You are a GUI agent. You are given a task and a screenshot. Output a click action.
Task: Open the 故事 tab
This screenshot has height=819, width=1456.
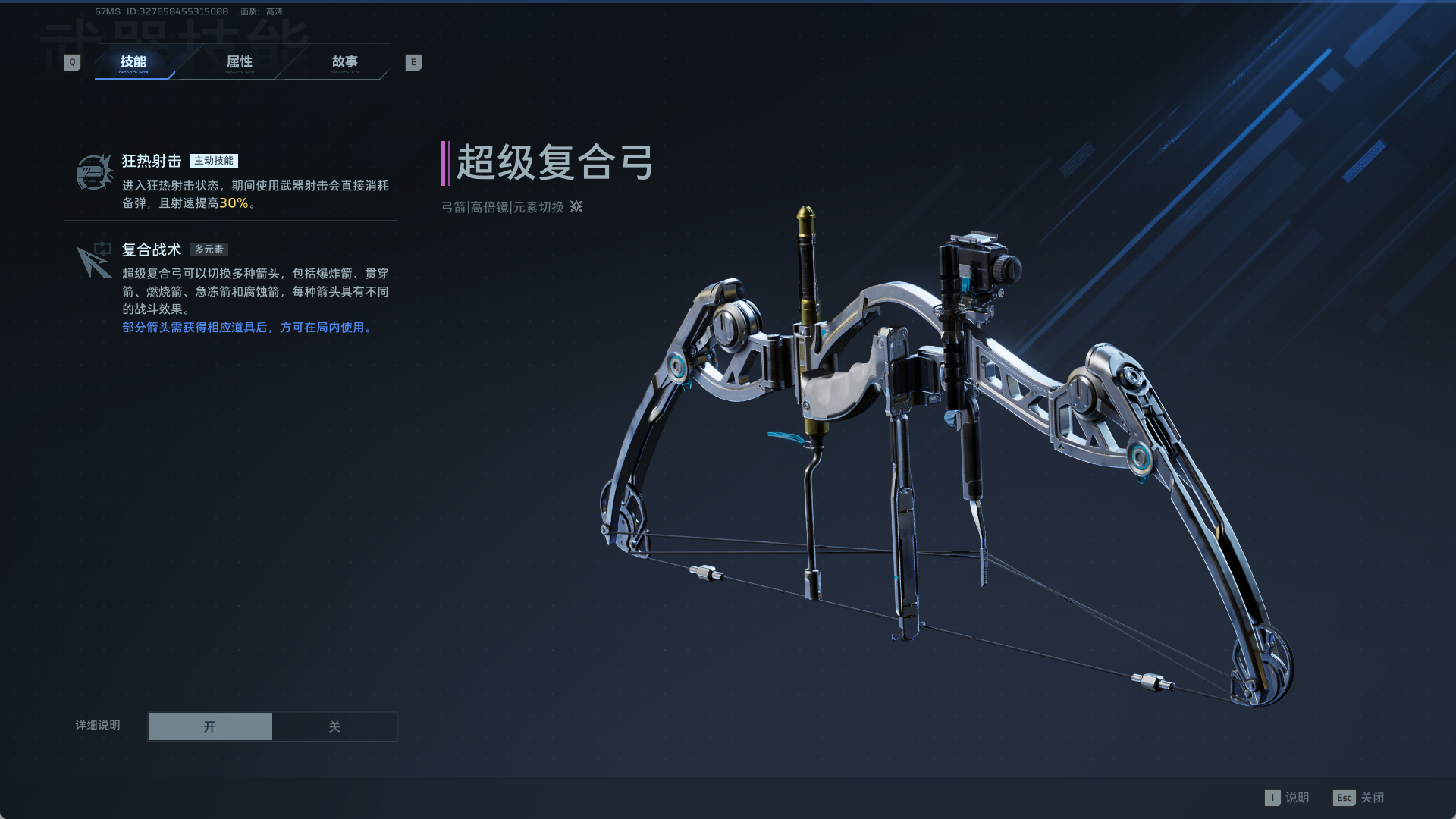(347, 62)
